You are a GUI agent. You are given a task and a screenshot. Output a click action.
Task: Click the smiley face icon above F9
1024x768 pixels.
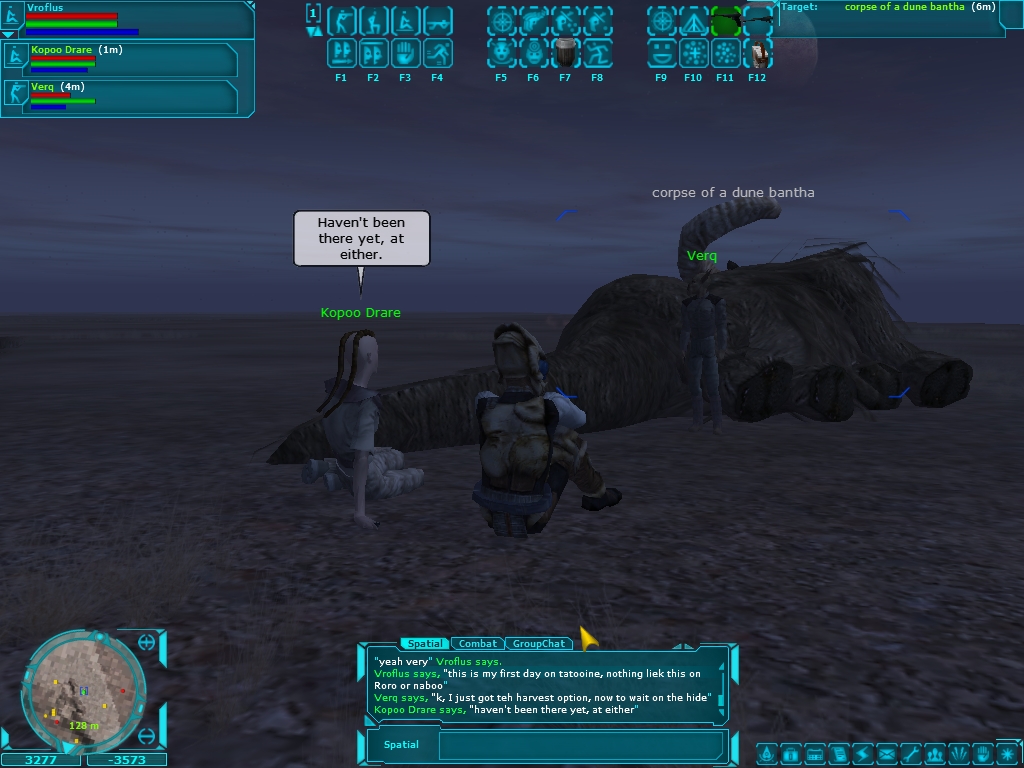(660, 53)
